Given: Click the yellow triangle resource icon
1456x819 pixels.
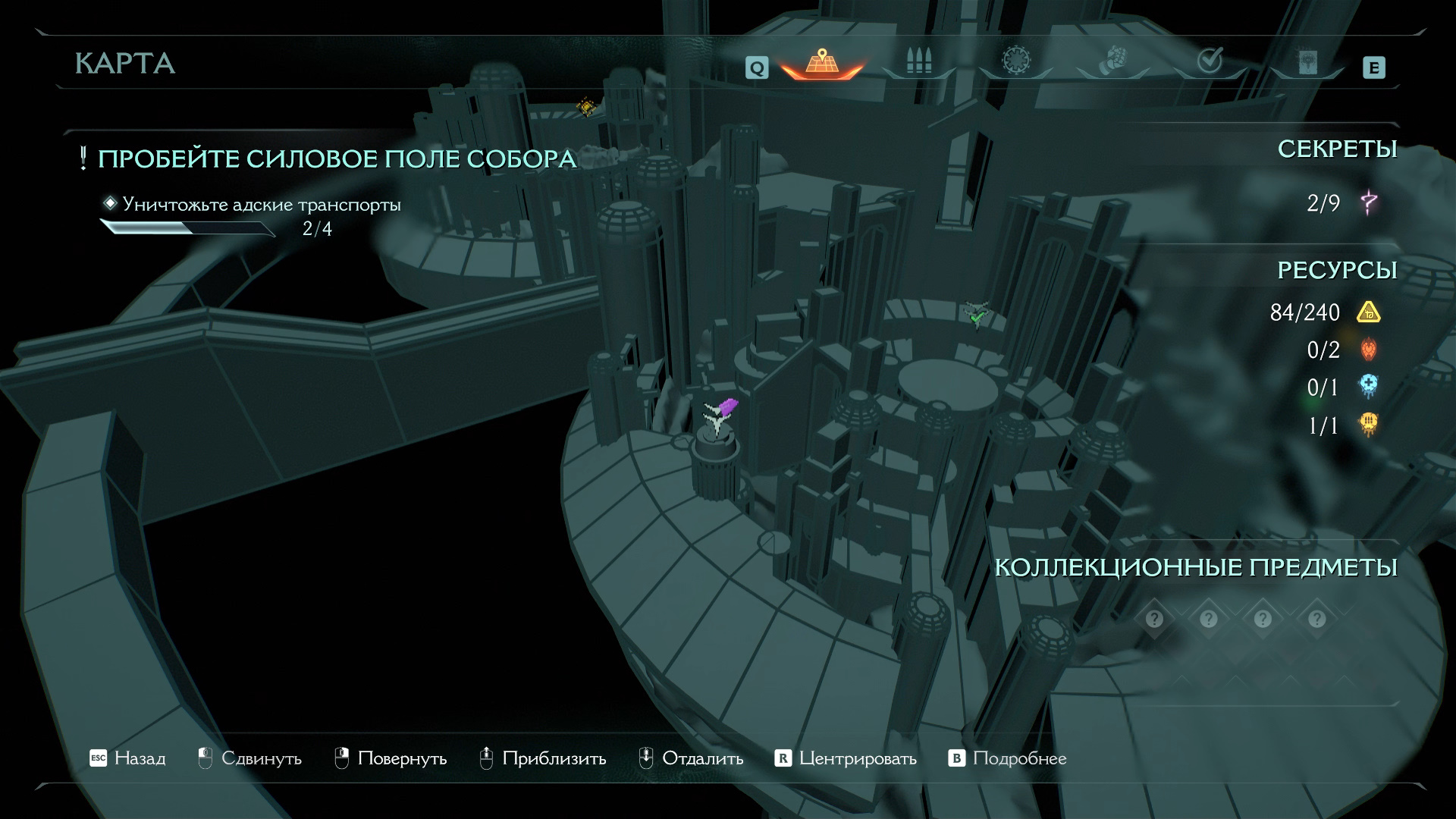Looking at the screenshot, I should point(1369,312).
